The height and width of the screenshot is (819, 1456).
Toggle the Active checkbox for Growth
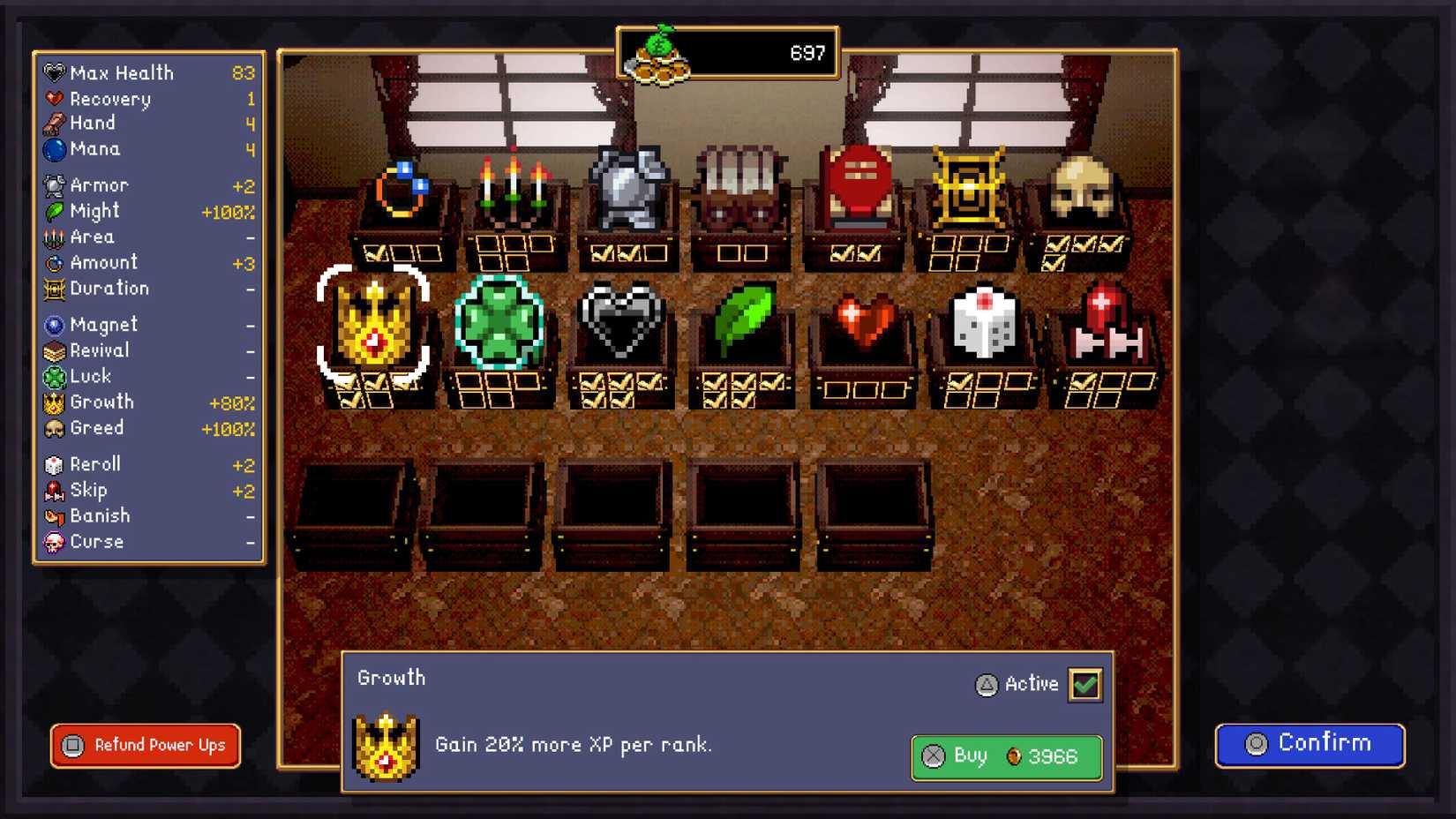click(1085, 684)
